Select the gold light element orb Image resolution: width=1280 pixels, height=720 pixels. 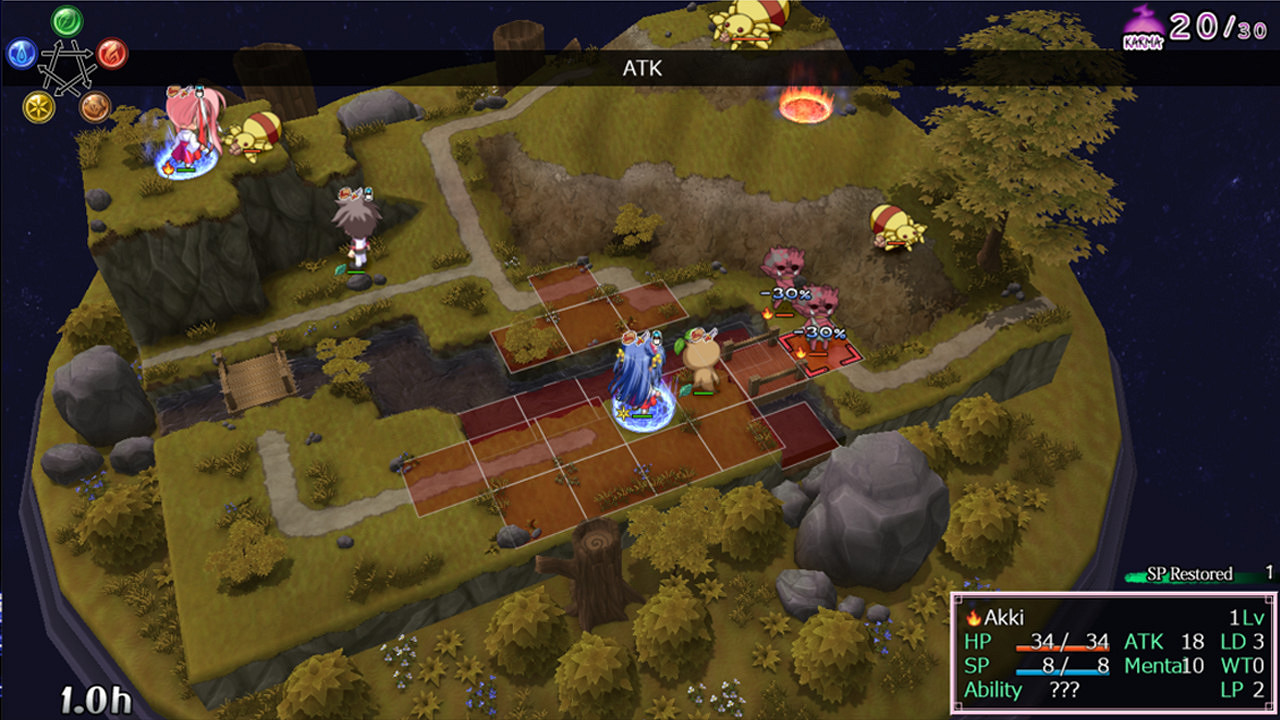point(38,105)
